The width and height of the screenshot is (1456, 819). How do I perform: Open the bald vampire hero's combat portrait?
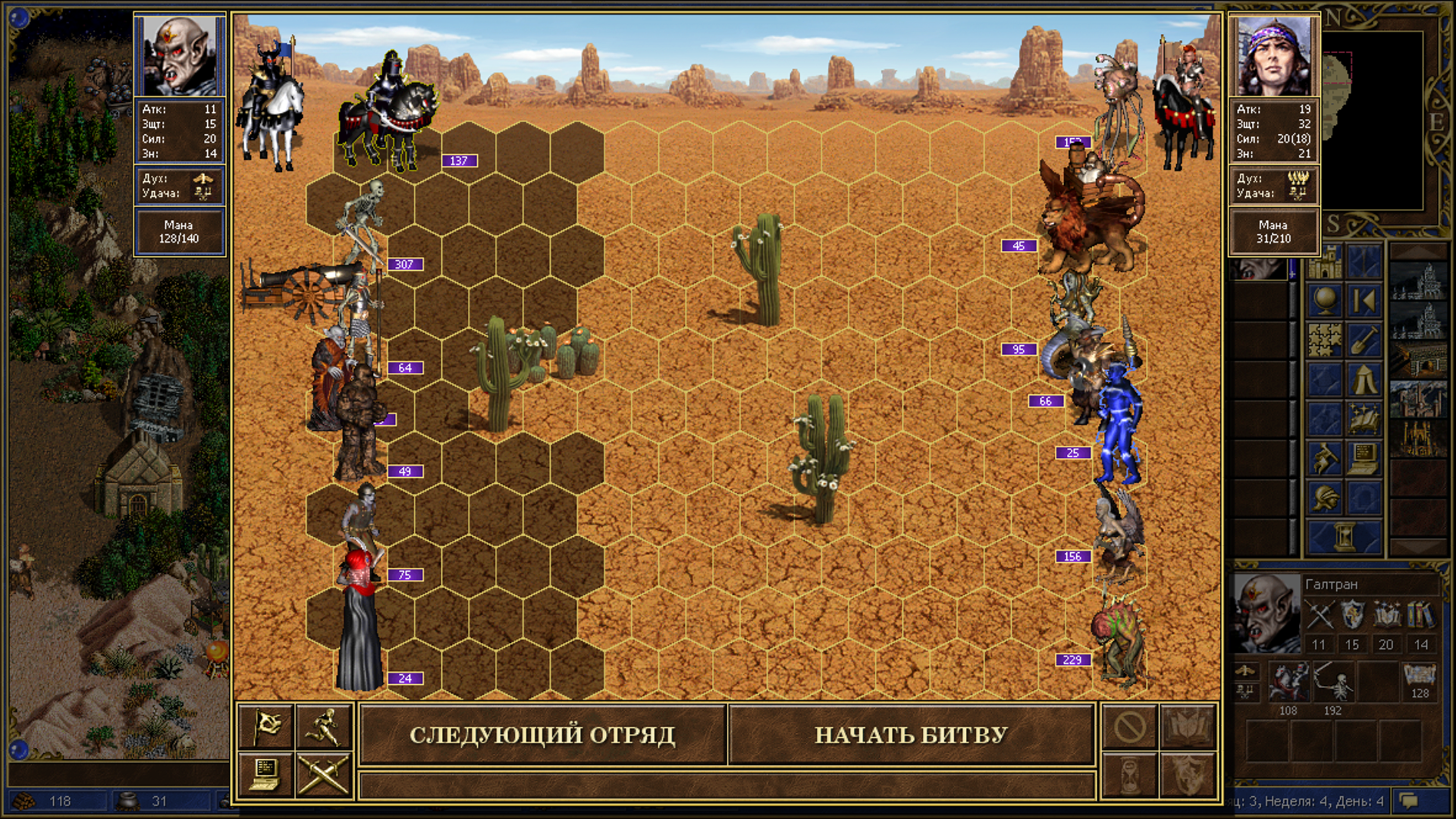tap(180, 55)
